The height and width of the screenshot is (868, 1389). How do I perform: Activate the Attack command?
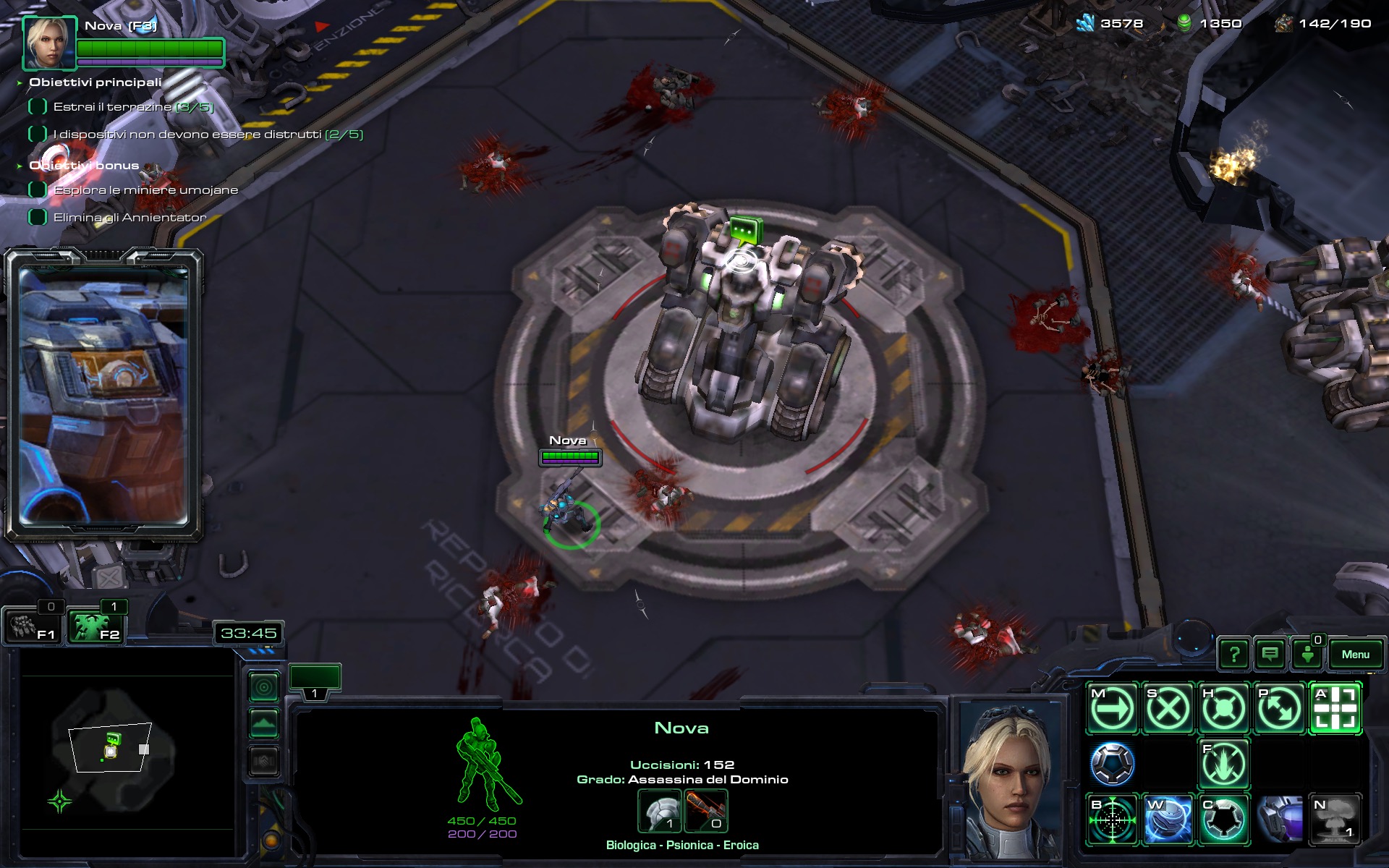coord(1335,708)
